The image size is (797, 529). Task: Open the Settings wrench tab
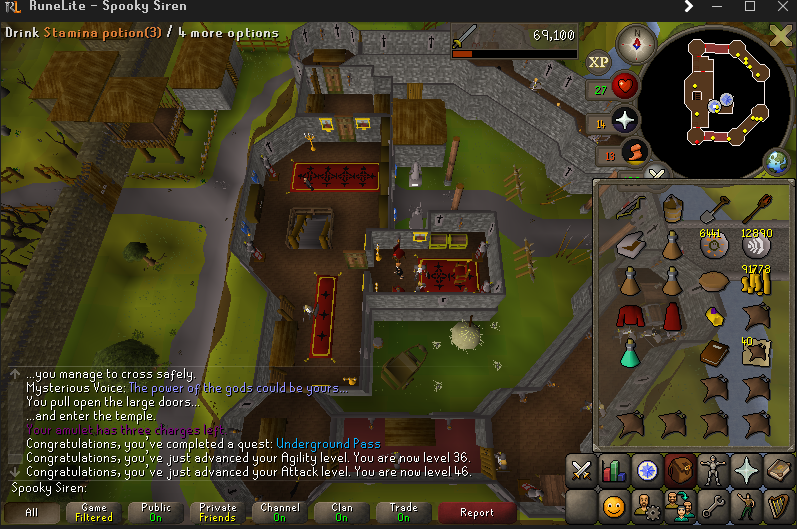[x=713, y=505]
